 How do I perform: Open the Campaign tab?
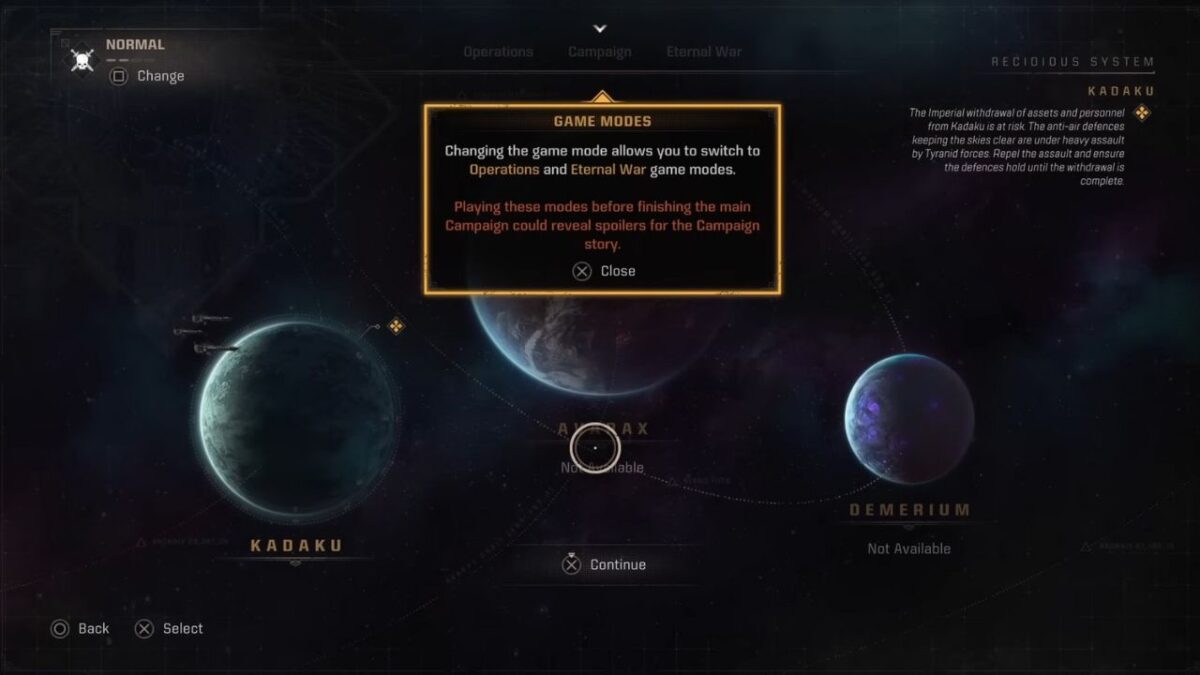(600, 52)
